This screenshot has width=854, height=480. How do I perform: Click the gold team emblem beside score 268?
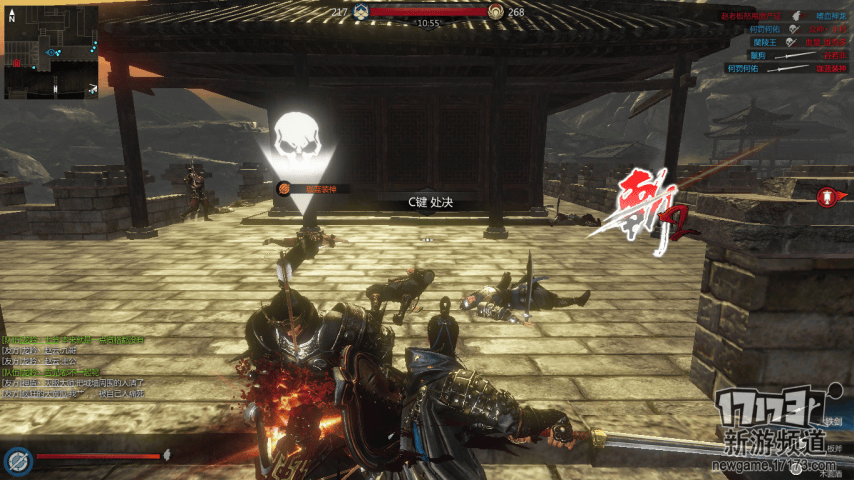[x=496, y=12]
